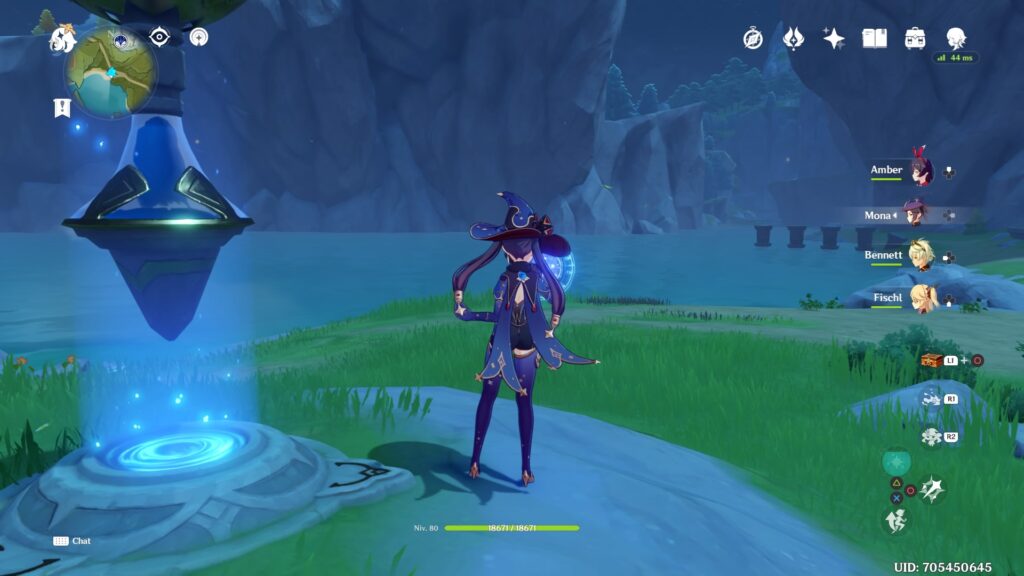Open the character head silhouette icon

(x=956, y=38)
